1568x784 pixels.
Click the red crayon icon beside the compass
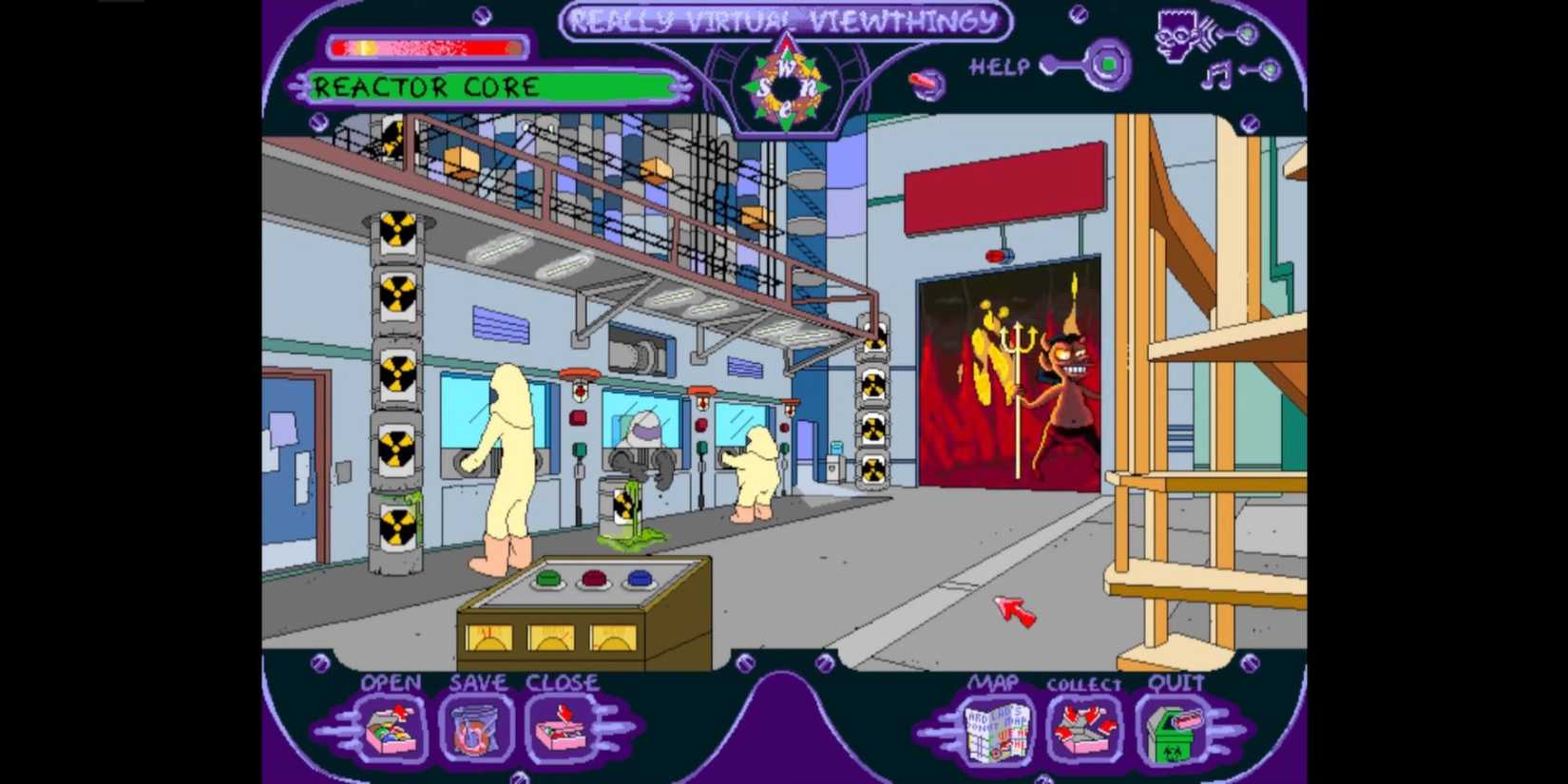tap(924, 84)
